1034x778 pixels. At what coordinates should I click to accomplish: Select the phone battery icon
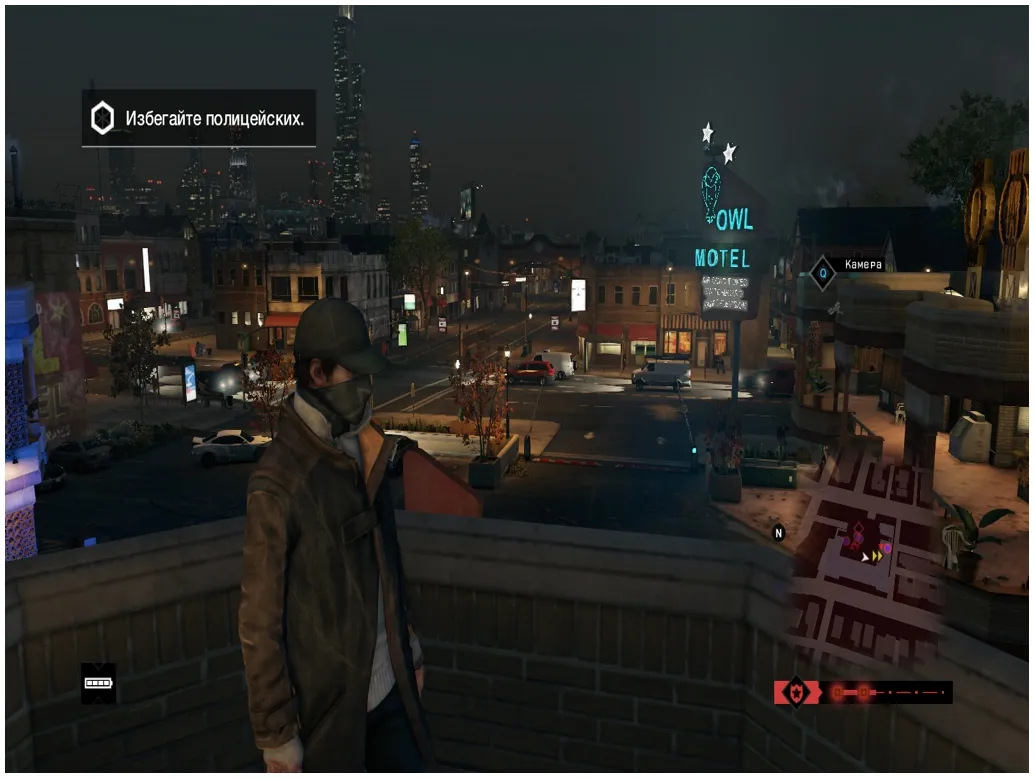coord(98,683)
